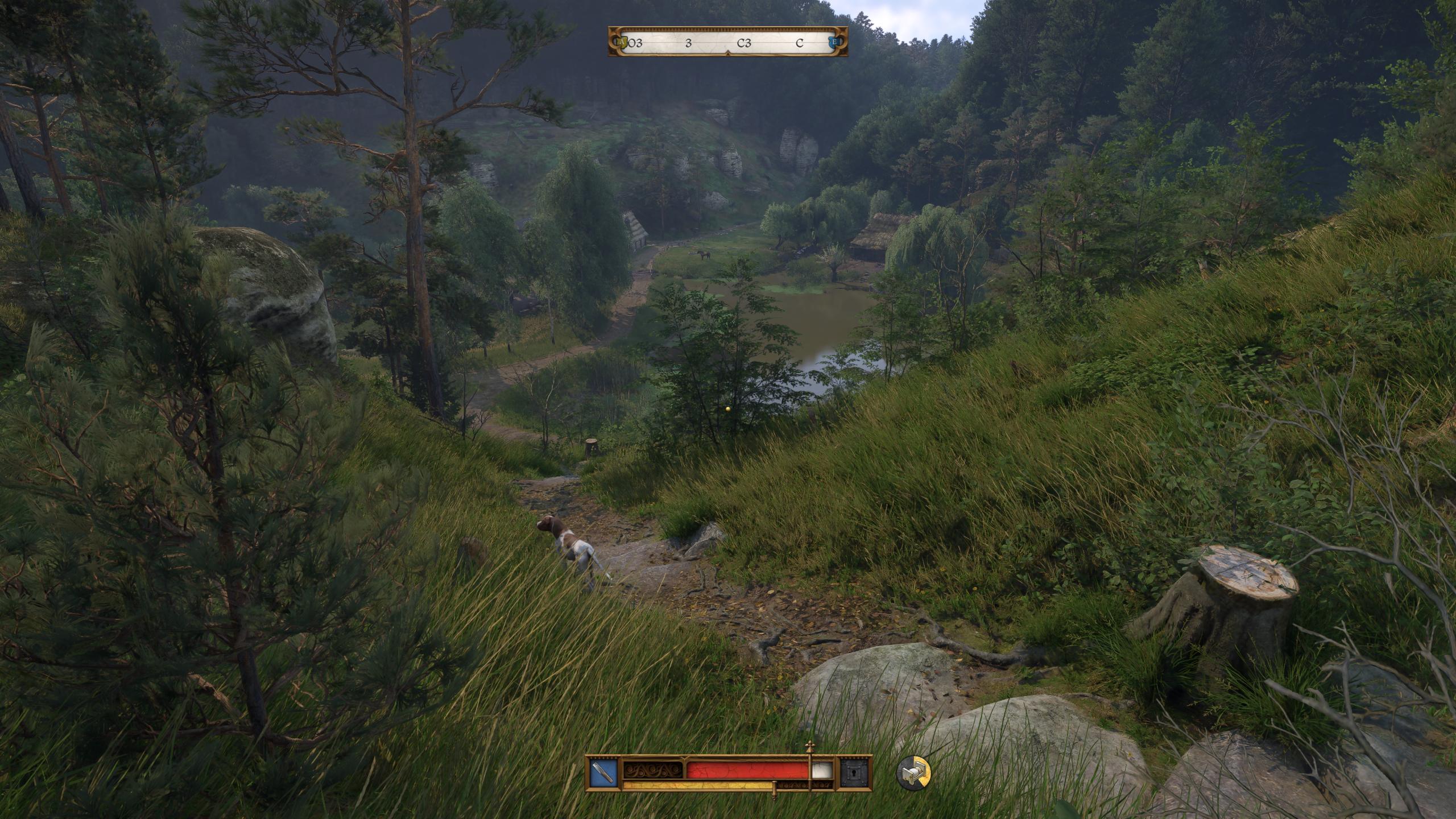Select the yellow quest marker A on compass
The width and height of the screenshot is (1456, 819).
click(x=621, y=42)
